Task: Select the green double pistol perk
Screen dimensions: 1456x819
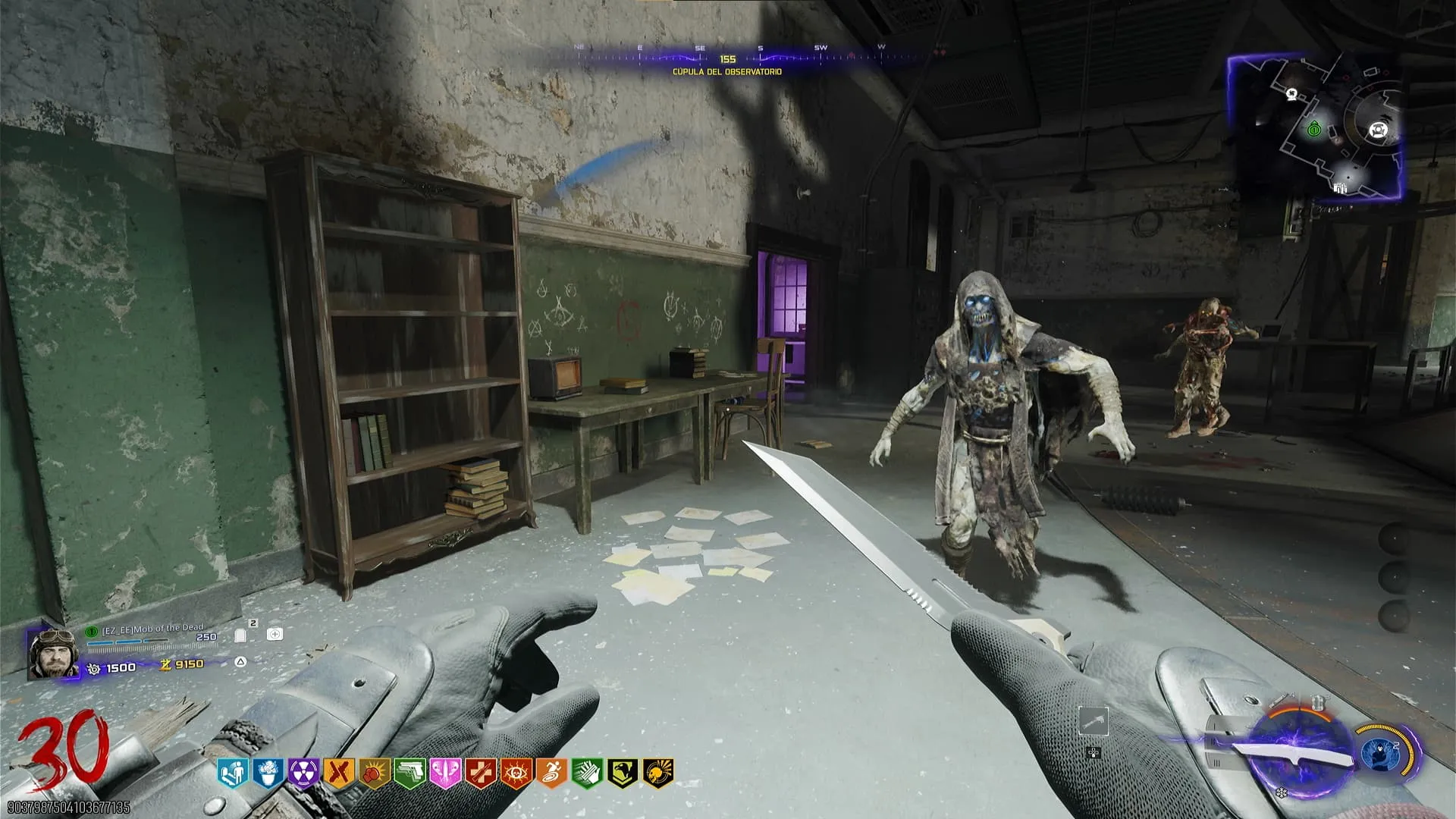Action: pos(409,773)
